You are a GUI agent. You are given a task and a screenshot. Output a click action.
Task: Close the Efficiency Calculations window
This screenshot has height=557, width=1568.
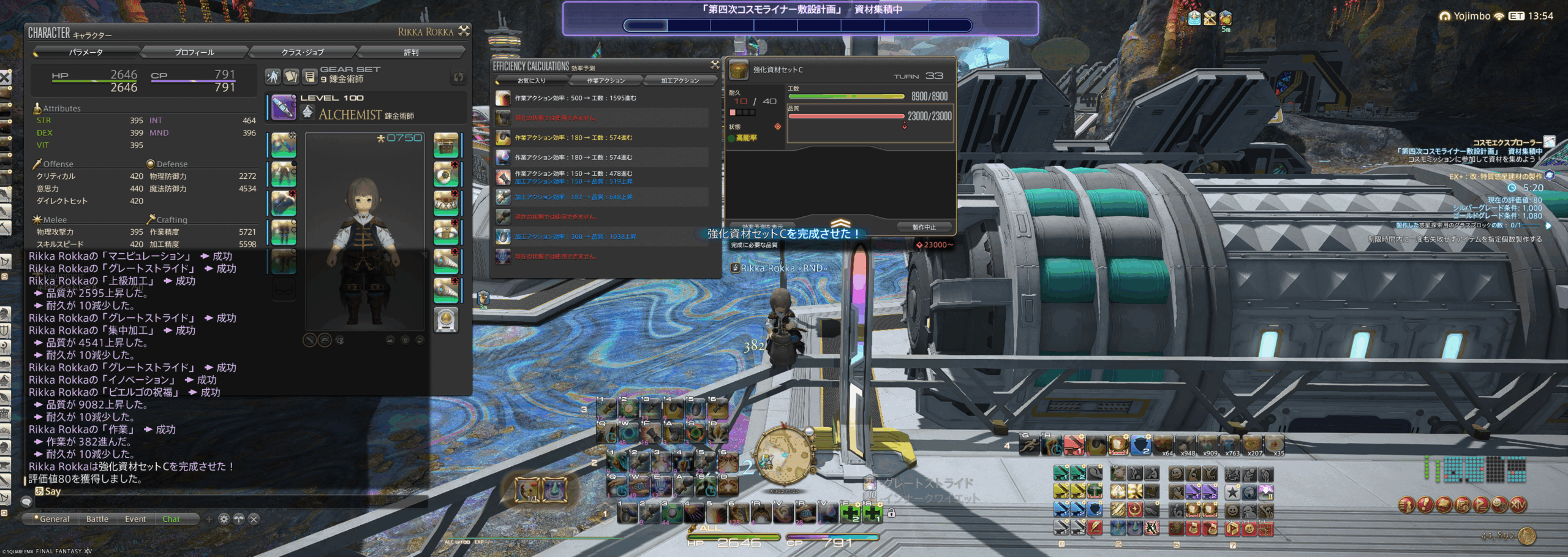(714, 64)
